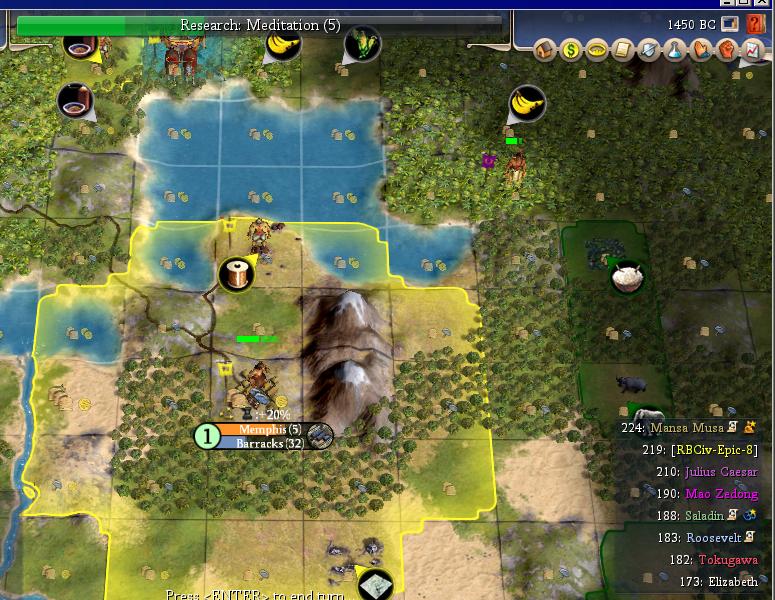Open the victory conditions fist icon

pos(727,49)
